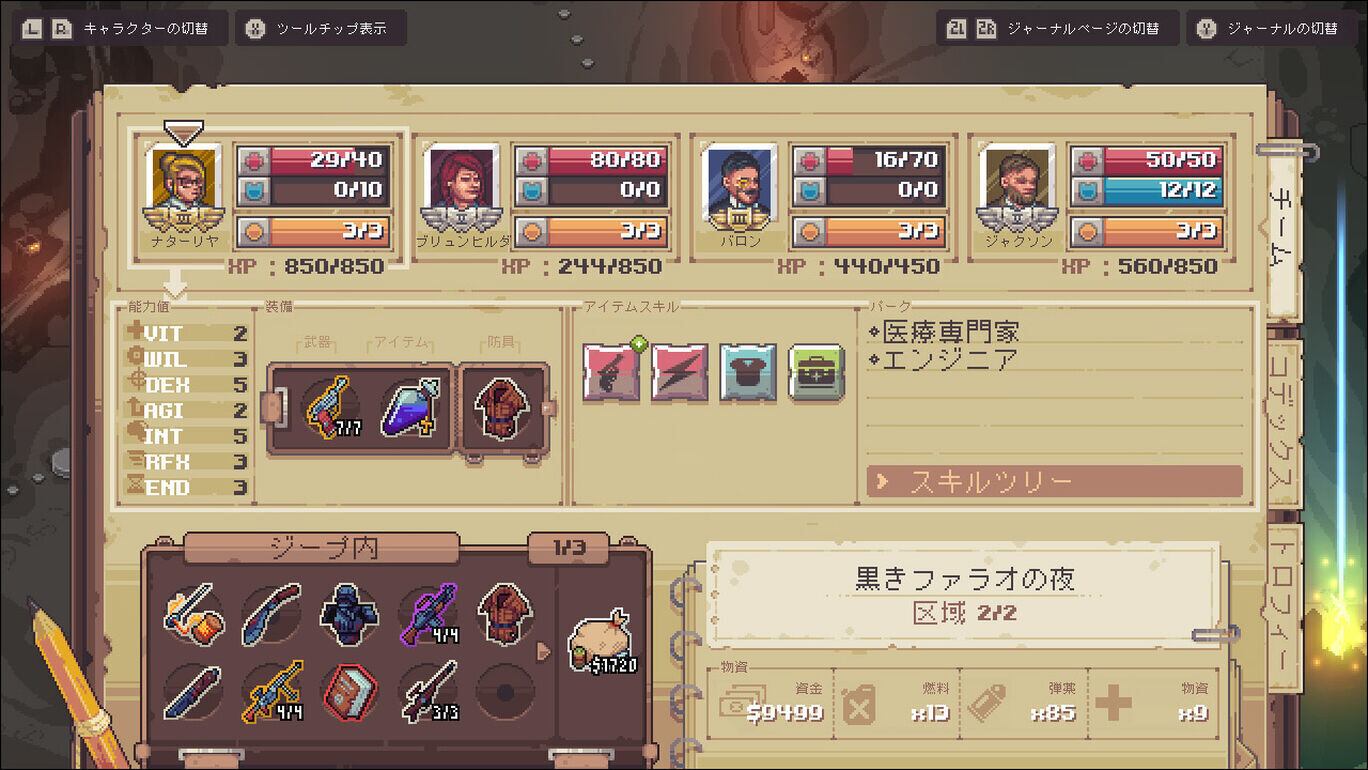Open the チーム team tab

point(1281,228)
